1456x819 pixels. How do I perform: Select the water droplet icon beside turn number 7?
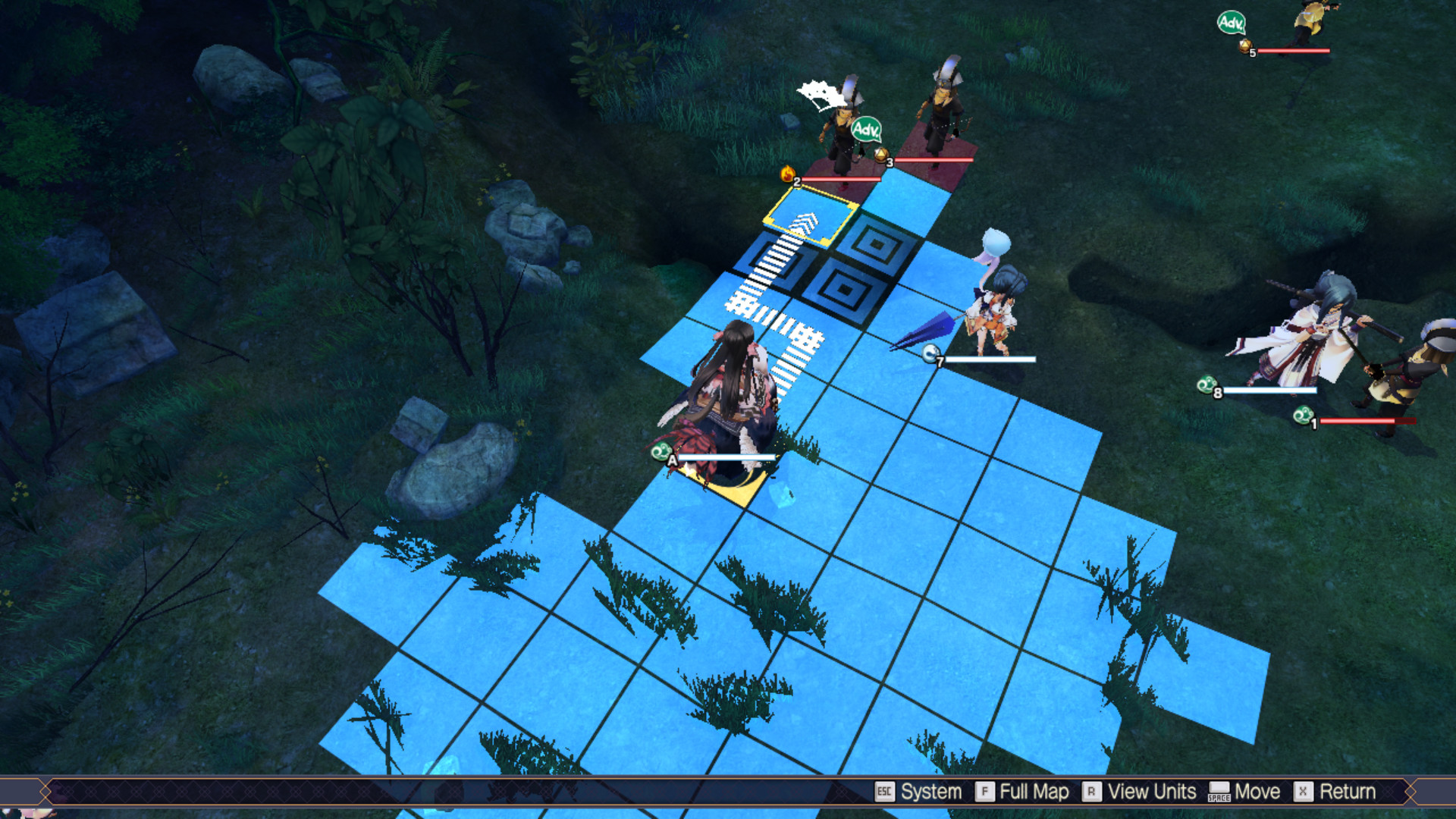click(x=930, y=353)
